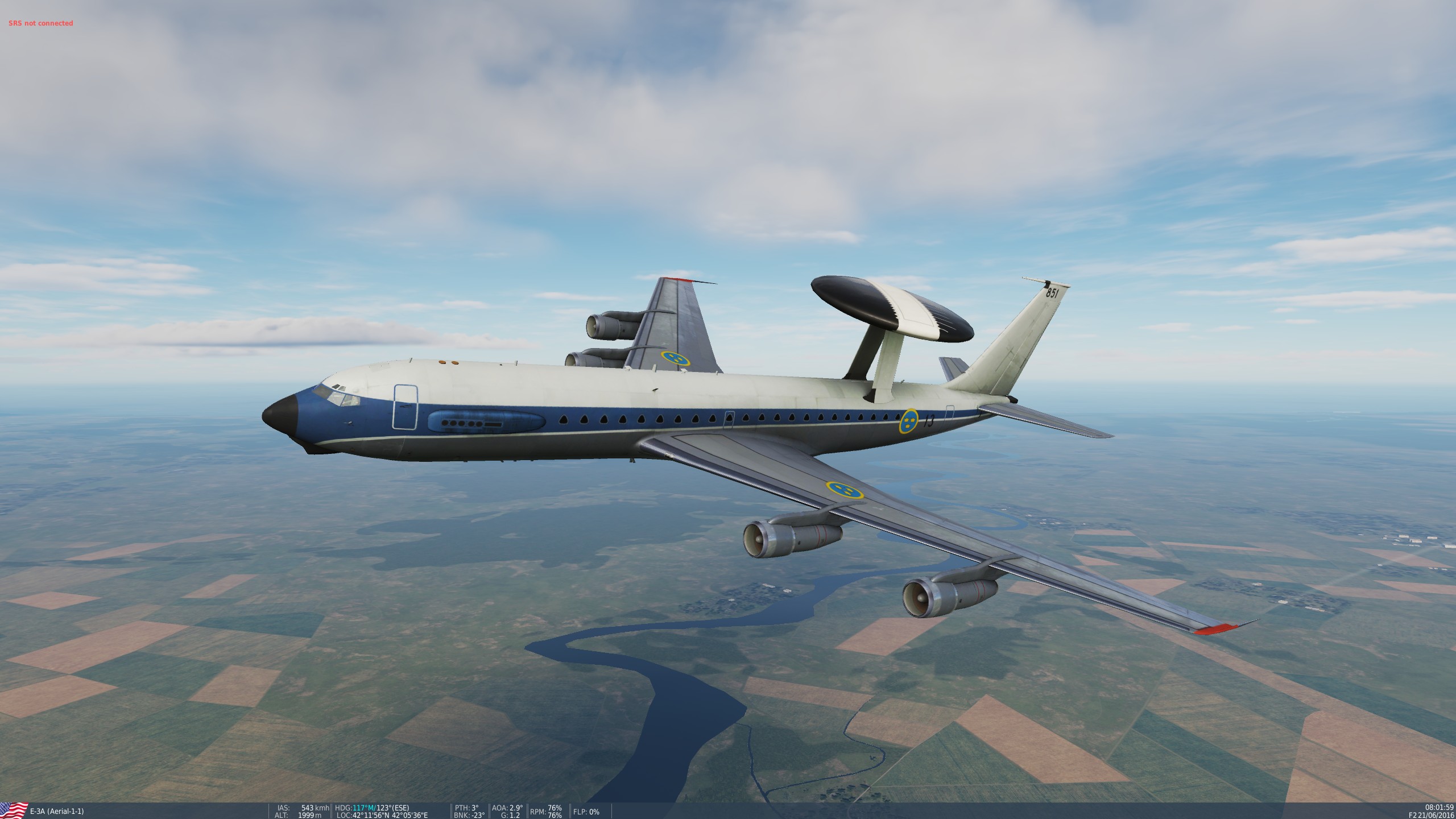Expand the PTH 3° pitch readout
This screenshot has width=1456, height=819.
tap(466, 806)
